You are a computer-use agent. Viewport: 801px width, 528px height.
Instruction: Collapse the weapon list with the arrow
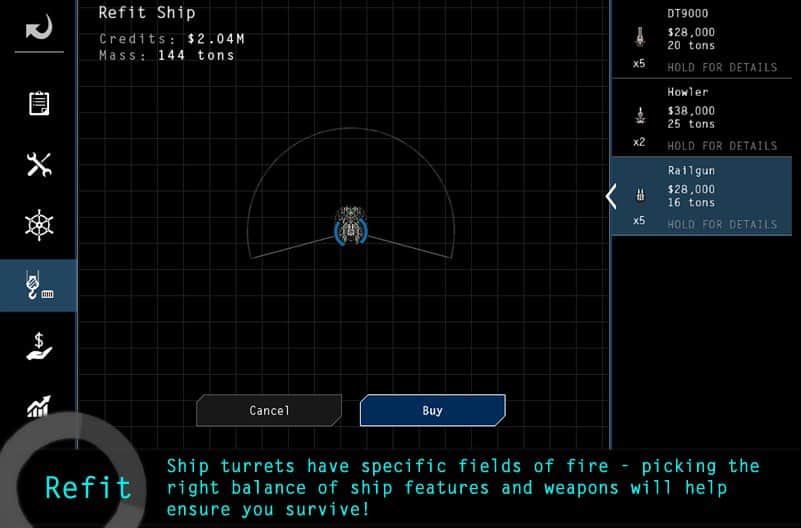coord(612,196)
